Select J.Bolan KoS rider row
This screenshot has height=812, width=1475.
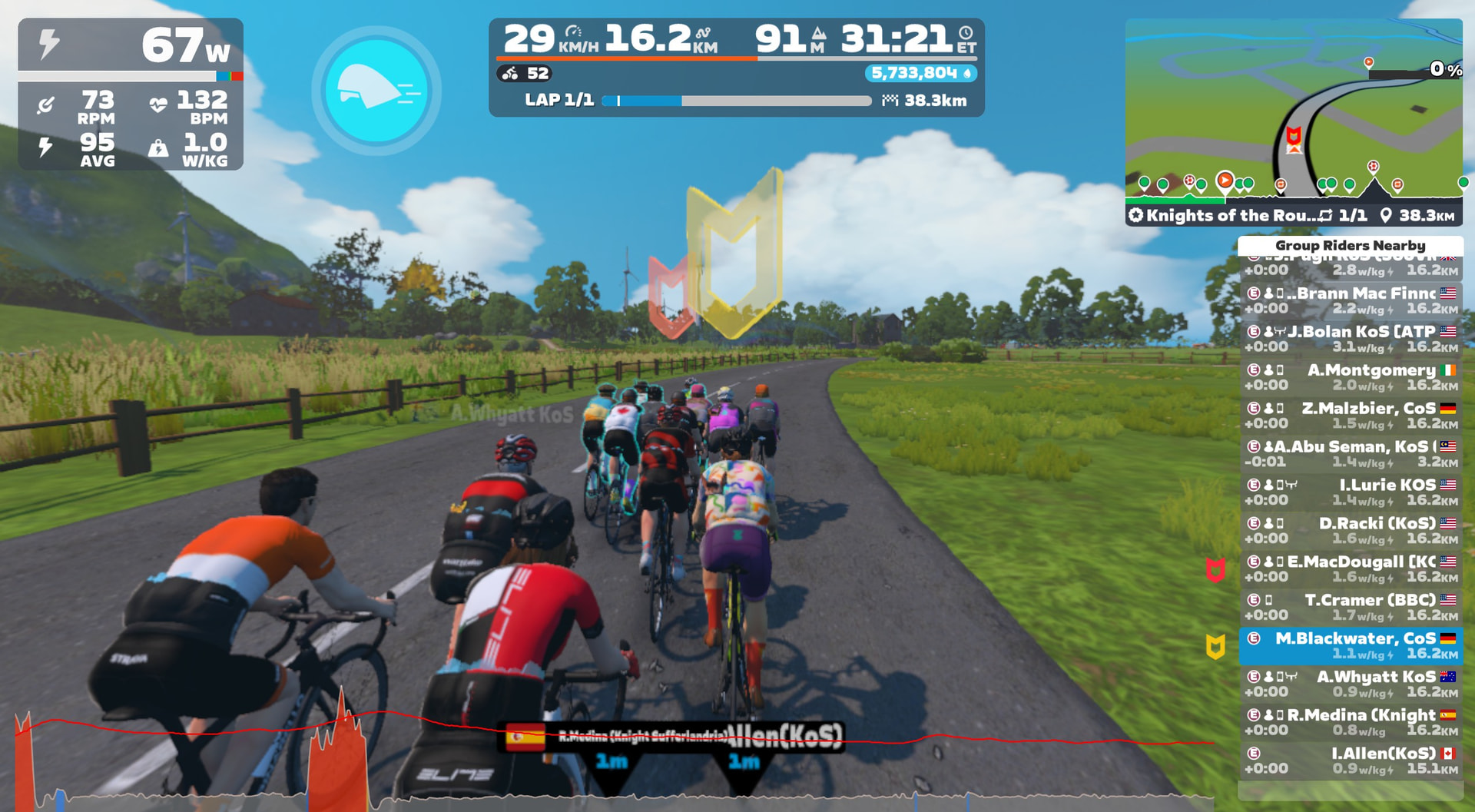(x=1351, y=339)
